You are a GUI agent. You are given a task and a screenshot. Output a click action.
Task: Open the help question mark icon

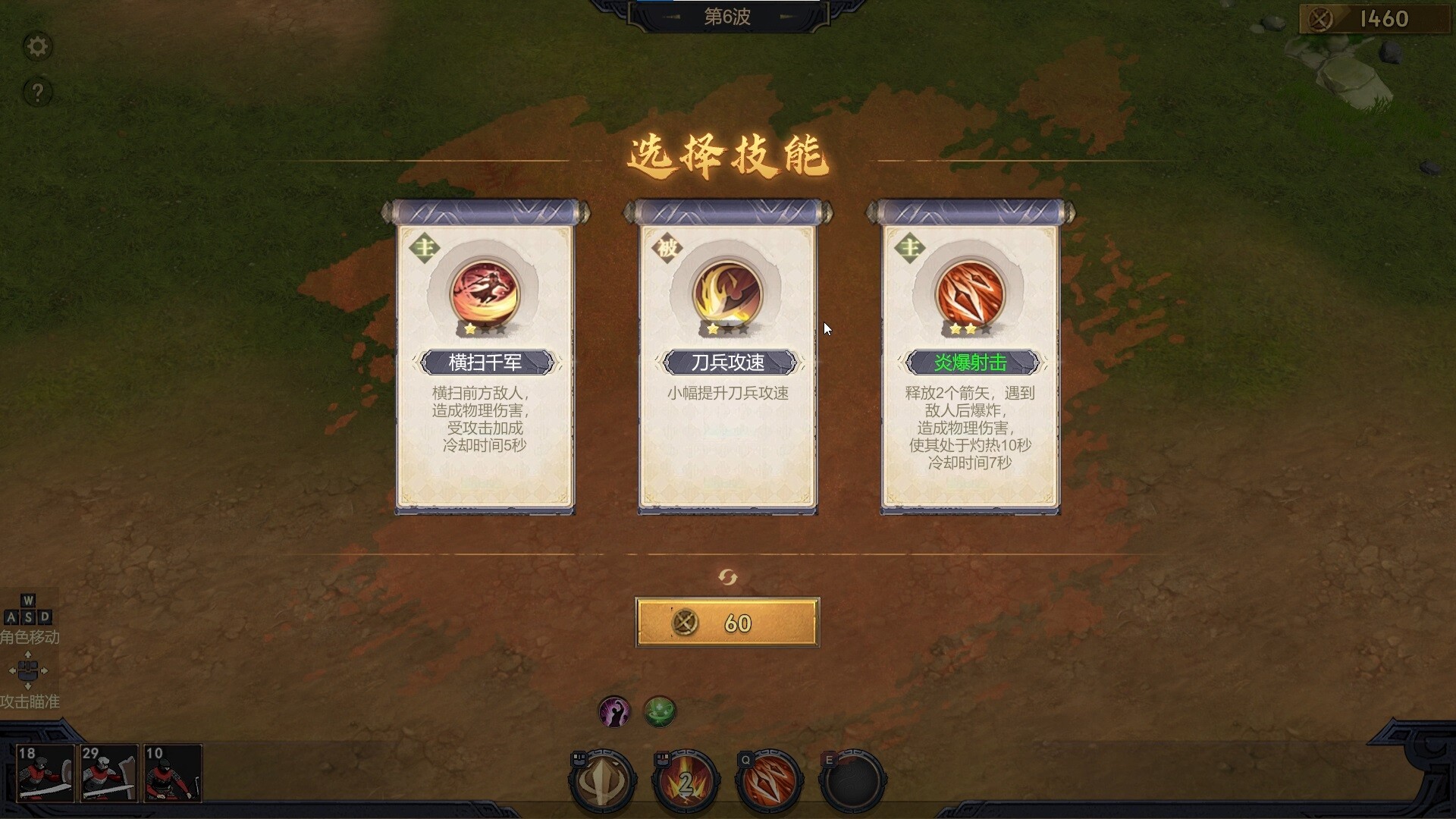(x=36, y=93)
